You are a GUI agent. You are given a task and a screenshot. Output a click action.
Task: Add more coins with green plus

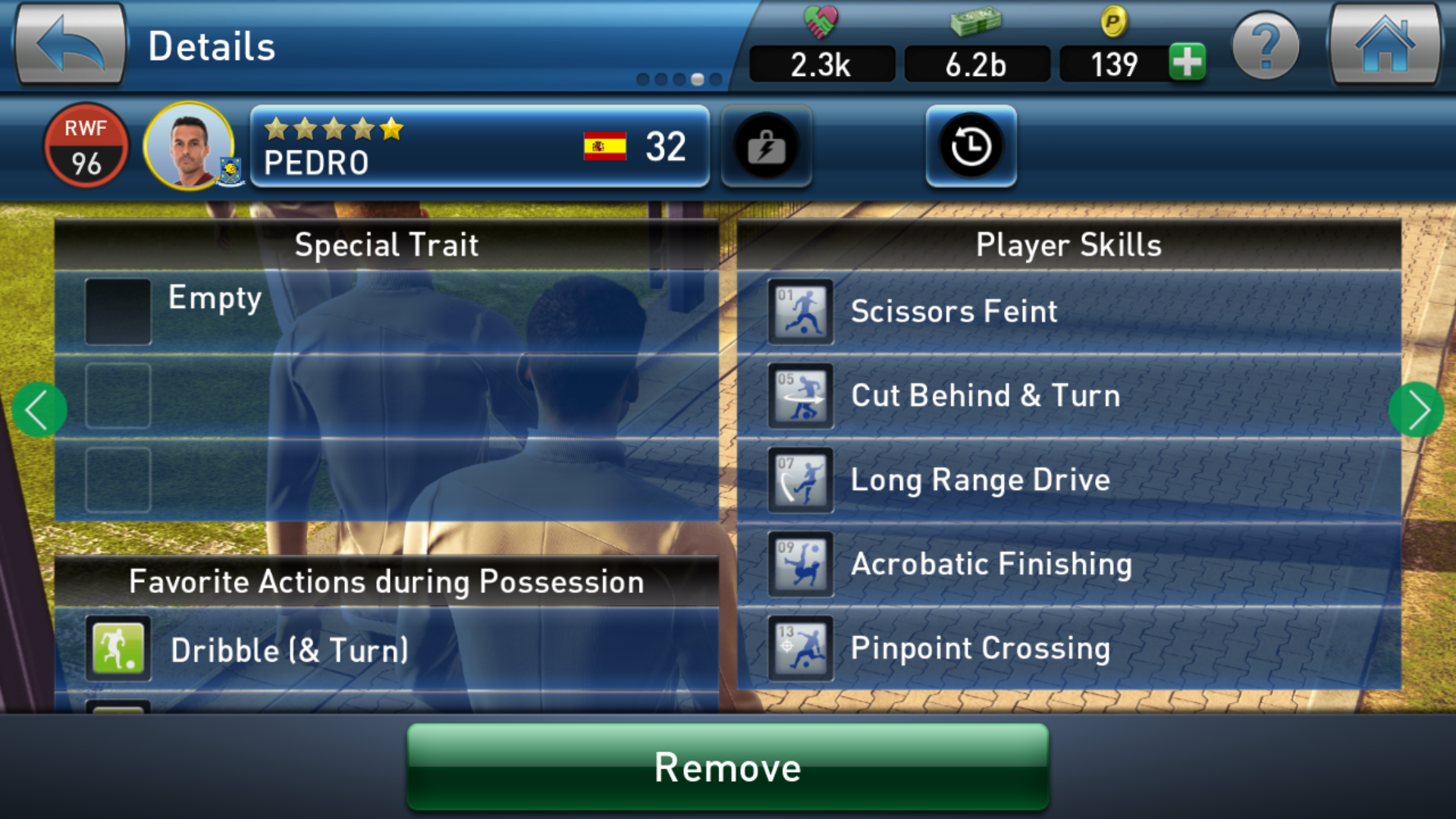1187,62
